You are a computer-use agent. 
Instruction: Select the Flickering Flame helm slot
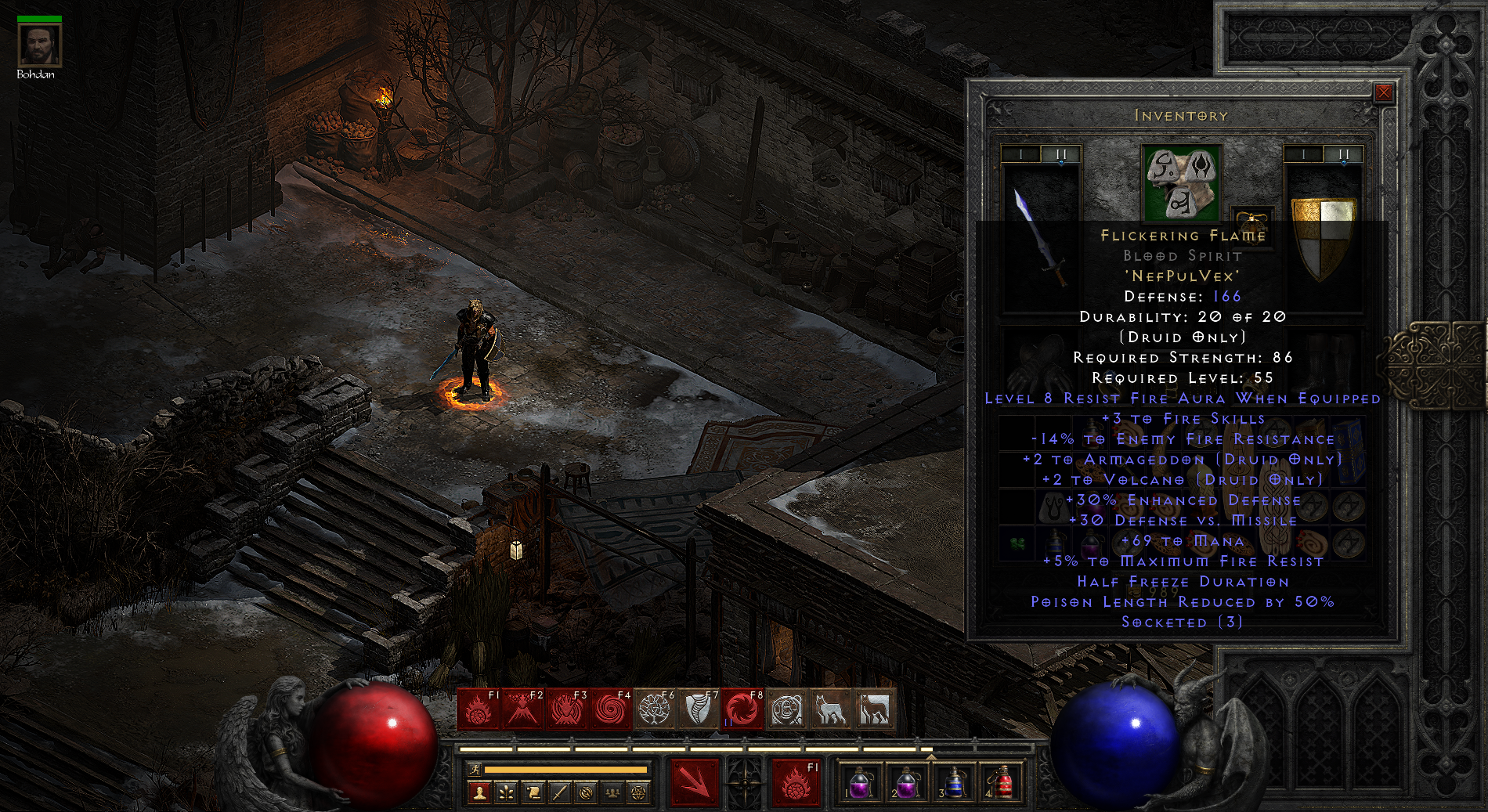pos(1181,183)
